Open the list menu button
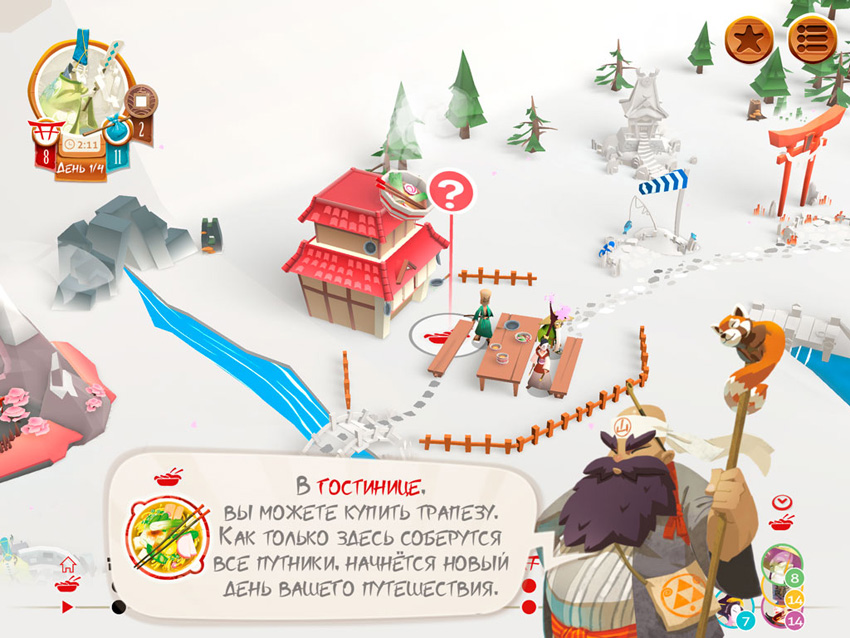Image resolution: width=850 pixels, height=638 pixels. (812, 40)
